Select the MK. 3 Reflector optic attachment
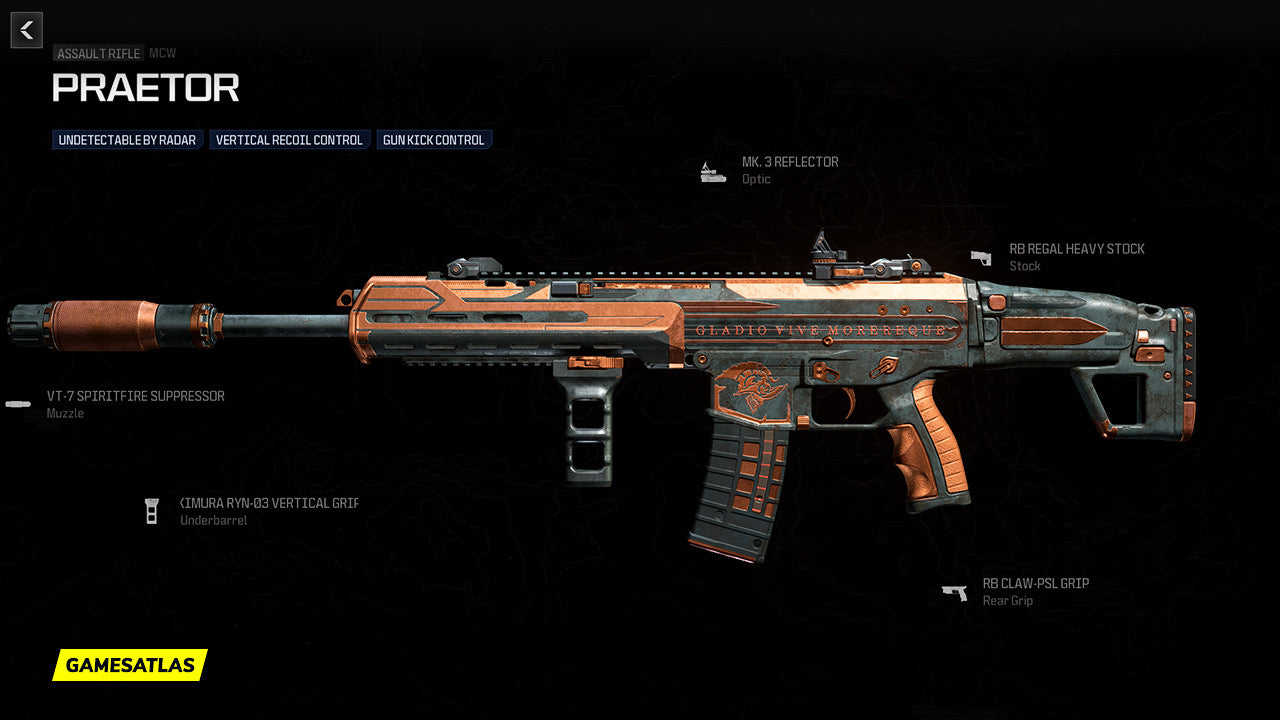Screen dimensions: 1280x720 [789, 162]
